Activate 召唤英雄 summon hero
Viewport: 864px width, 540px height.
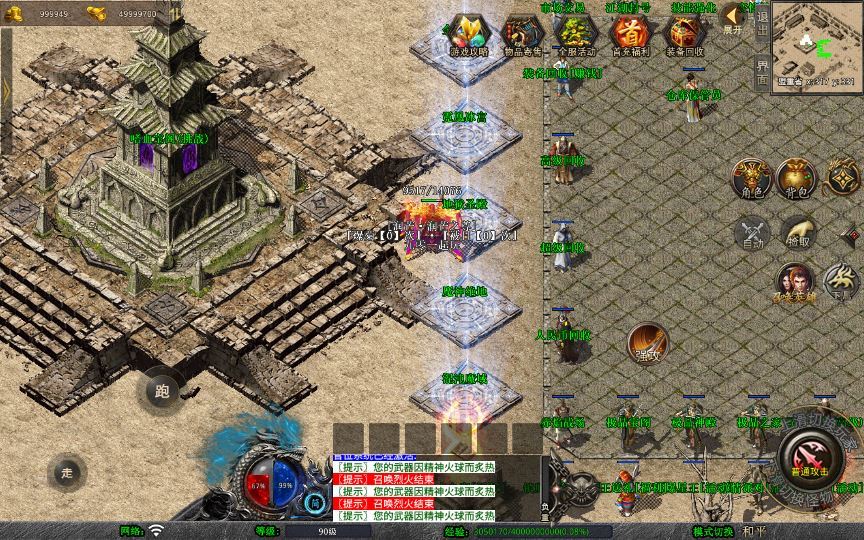(x=795, y=284)
